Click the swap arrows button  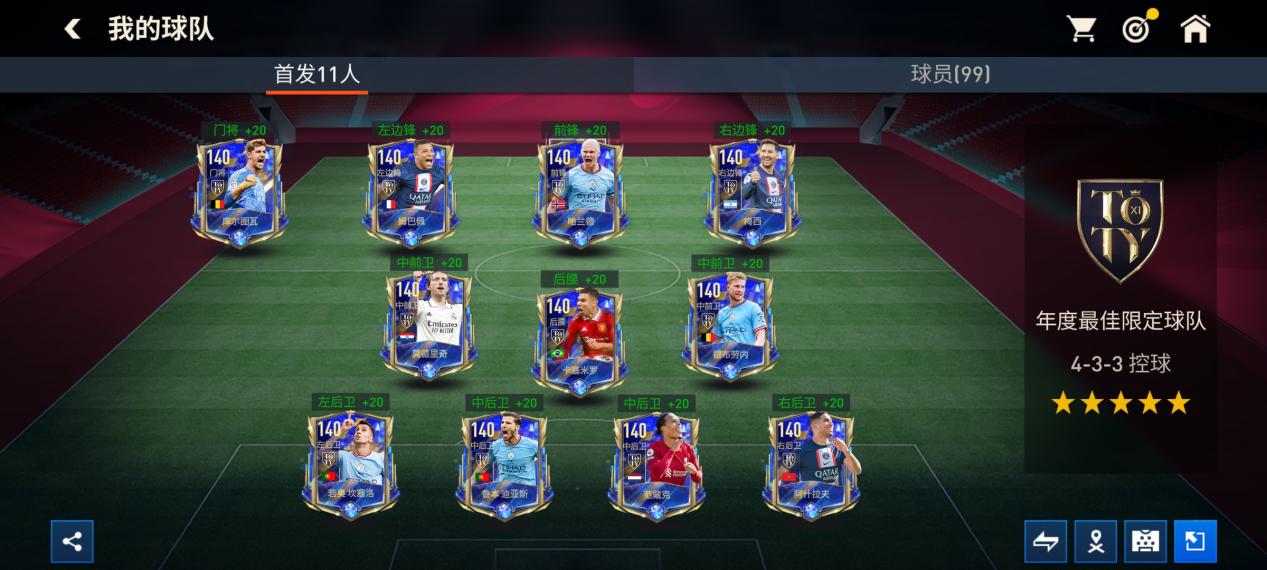[x=1045, y=542]
